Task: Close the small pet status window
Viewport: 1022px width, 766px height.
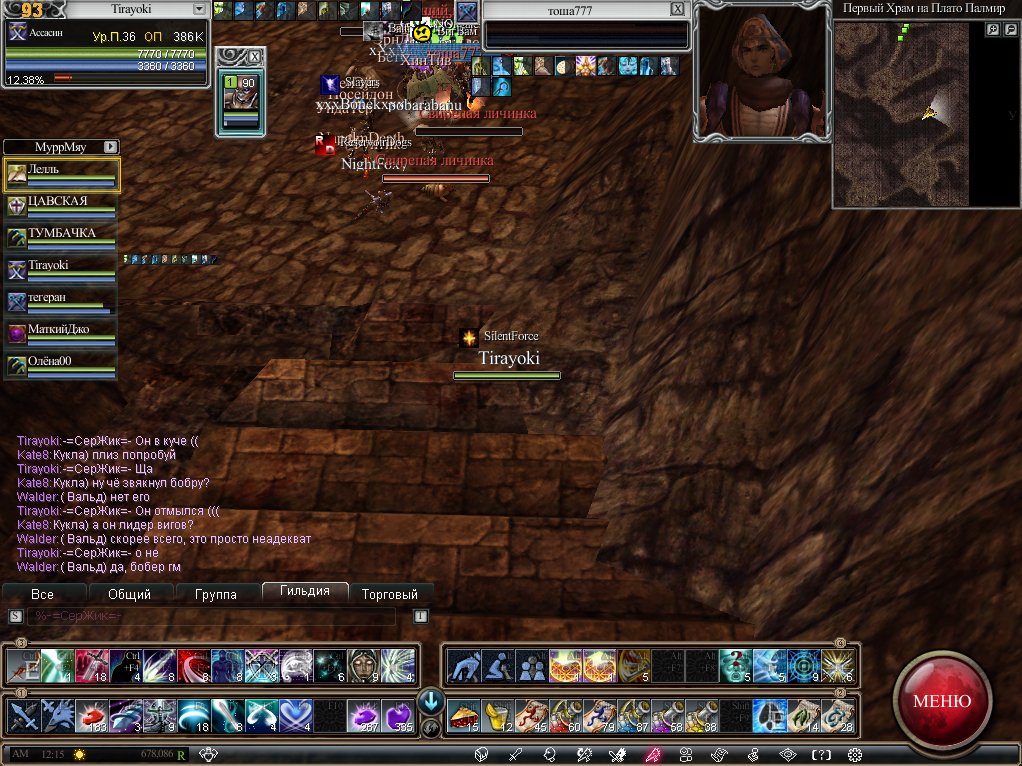Action: (x=255, y=56)
